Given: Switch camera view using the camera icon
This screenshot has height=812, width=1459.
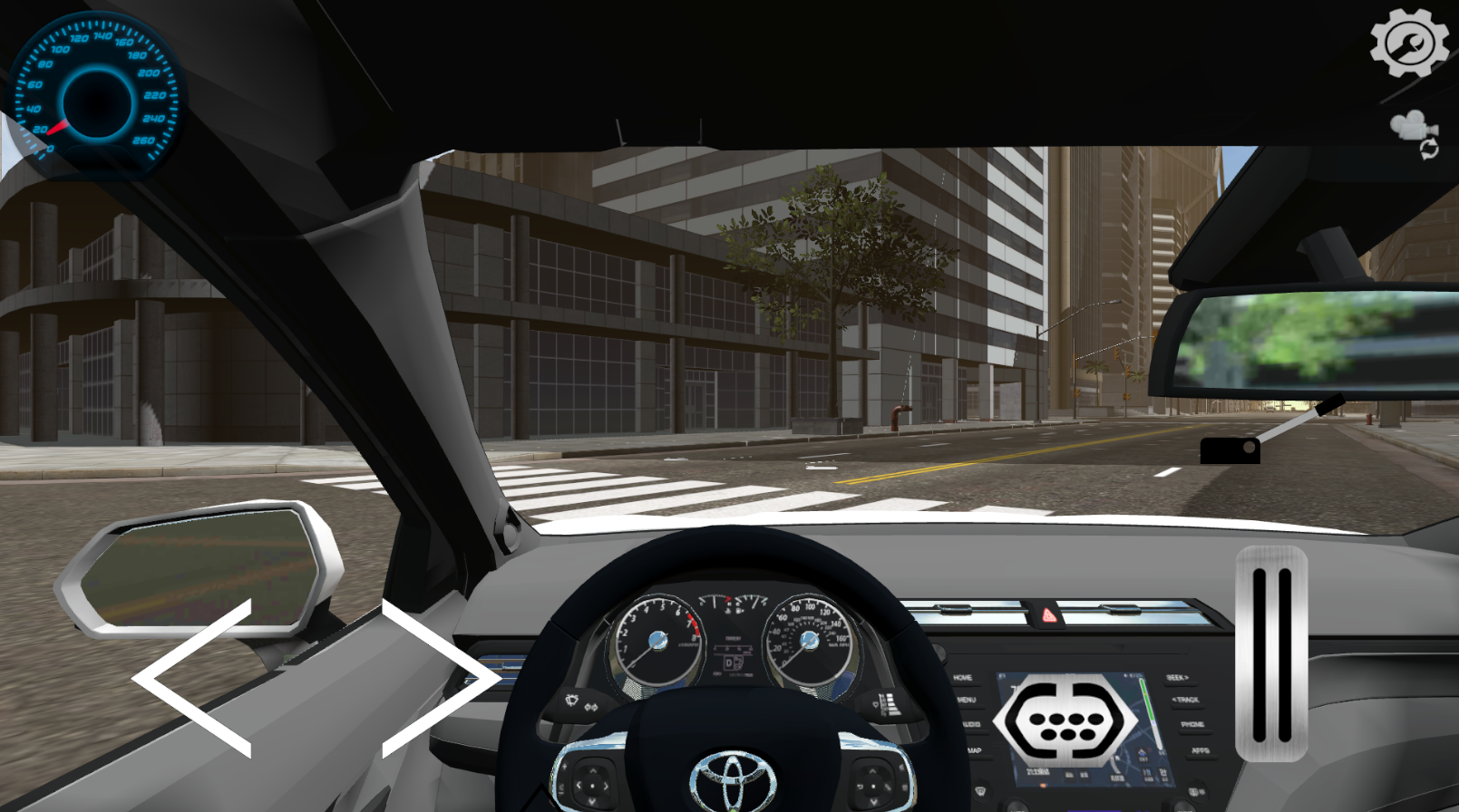Looking at the screenshot, I should 1413,132.
